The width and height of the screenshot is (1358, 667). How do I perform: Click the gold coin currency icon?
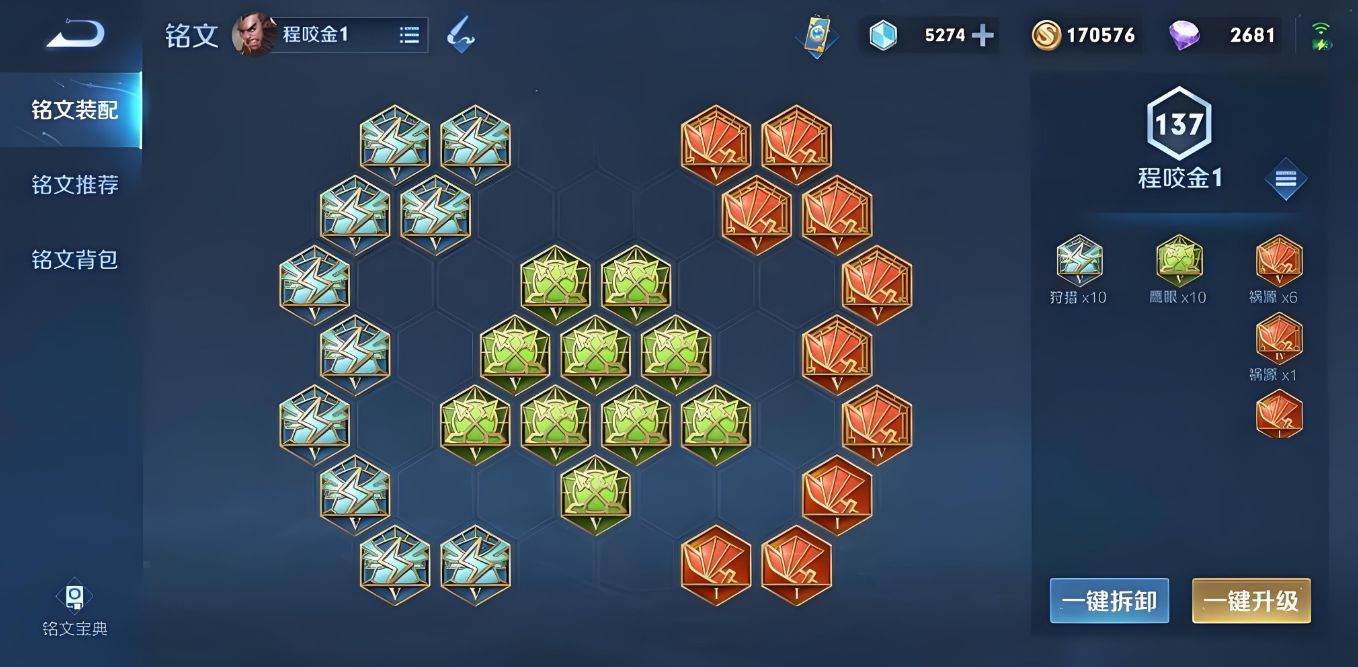pos(1046,36)
